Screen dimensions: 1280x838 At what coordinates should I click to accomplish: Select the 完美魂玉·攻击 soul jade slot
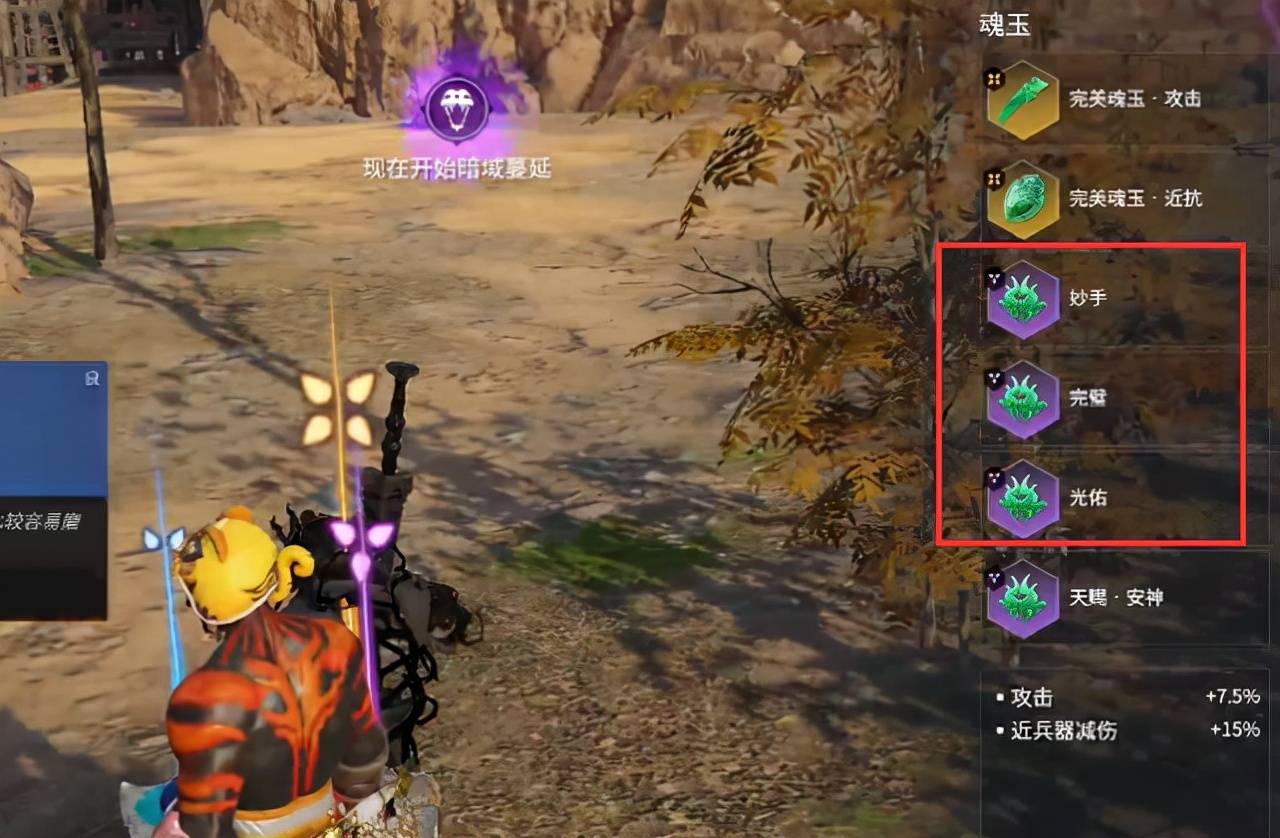[x=1023, y=100]
